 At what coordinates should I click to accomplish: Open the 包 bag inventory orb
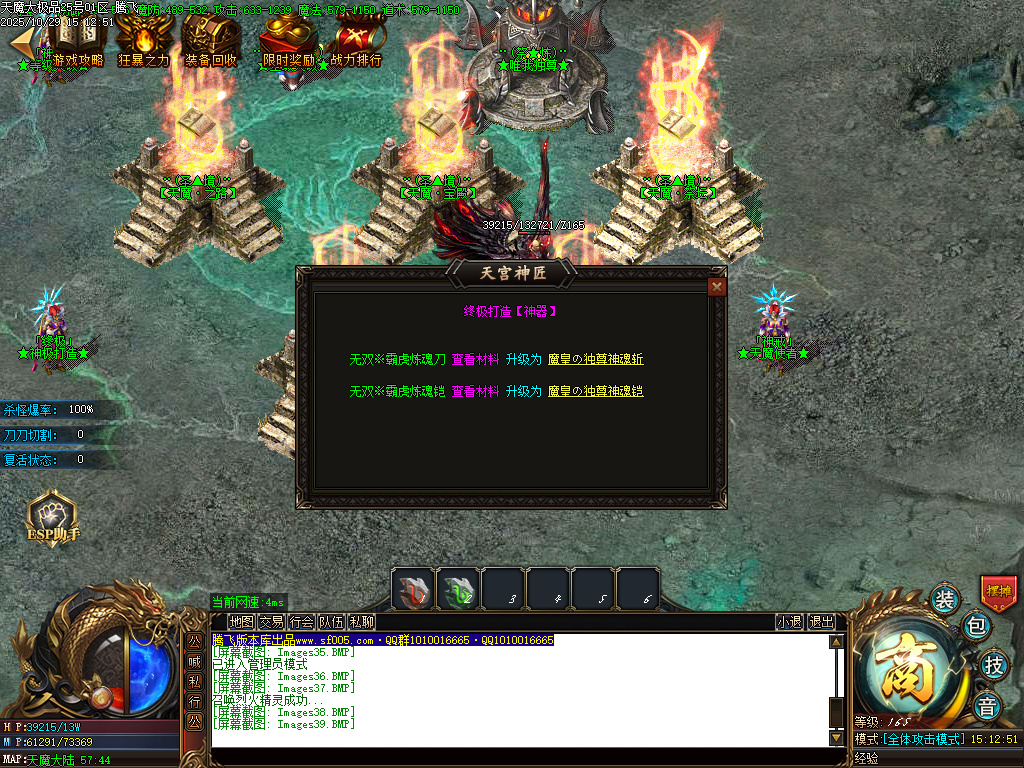coord(976,626)
